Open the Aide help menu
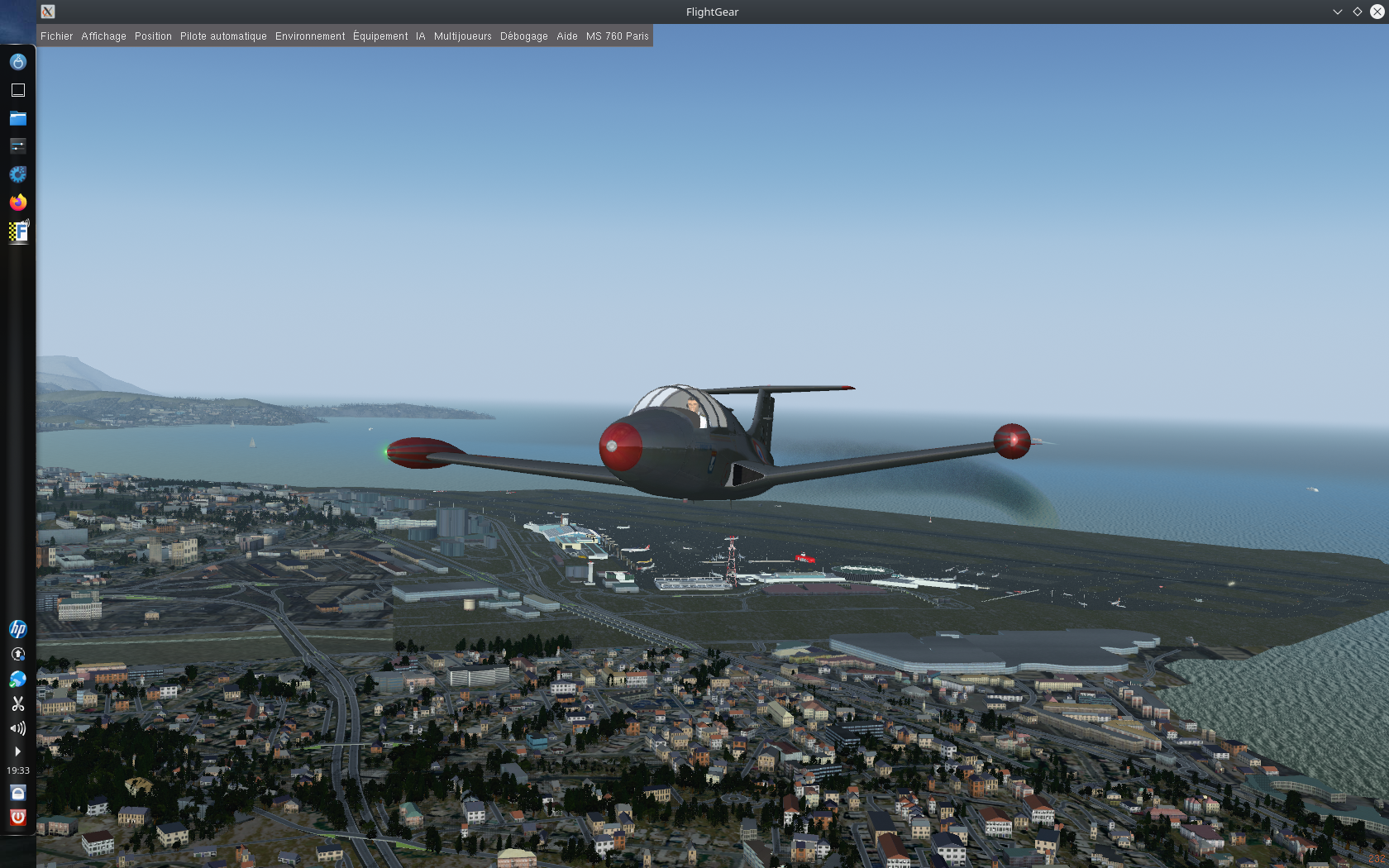The width and height of the screenshot is (1389, 868). coord(566,36)
